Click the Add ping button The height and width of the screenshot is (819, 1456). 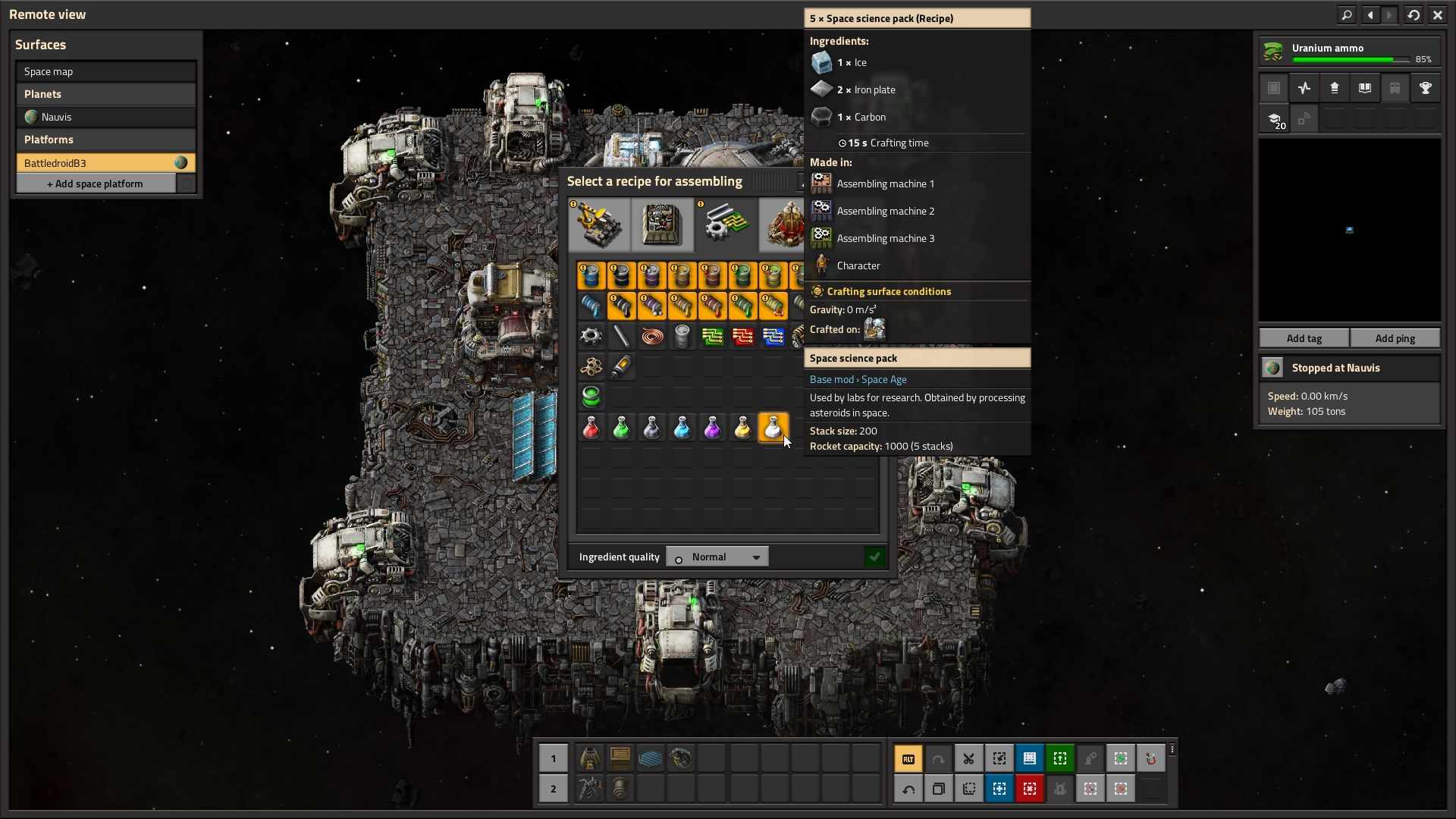[x=1395, y=338]
